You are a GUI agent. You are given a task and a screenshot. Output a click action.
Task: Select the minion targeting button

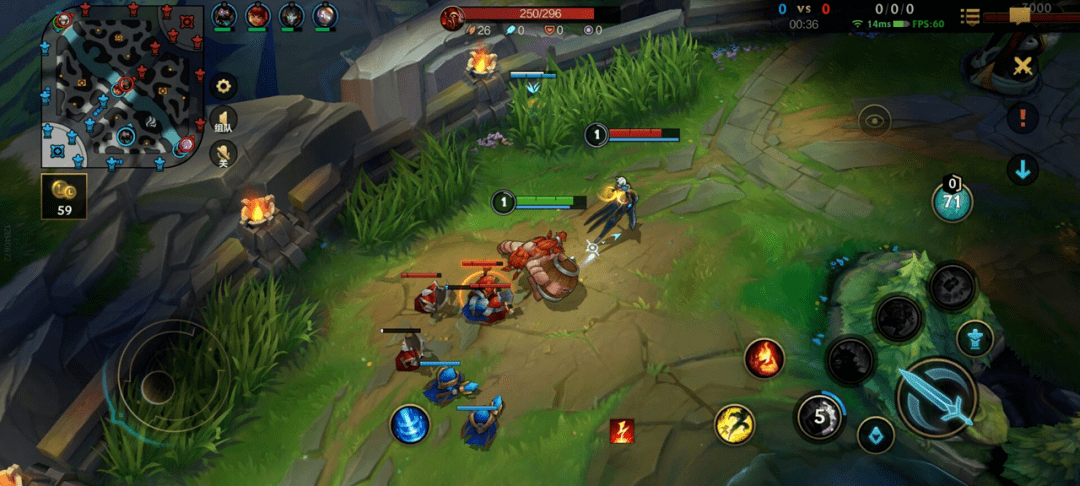coord(876,435)
